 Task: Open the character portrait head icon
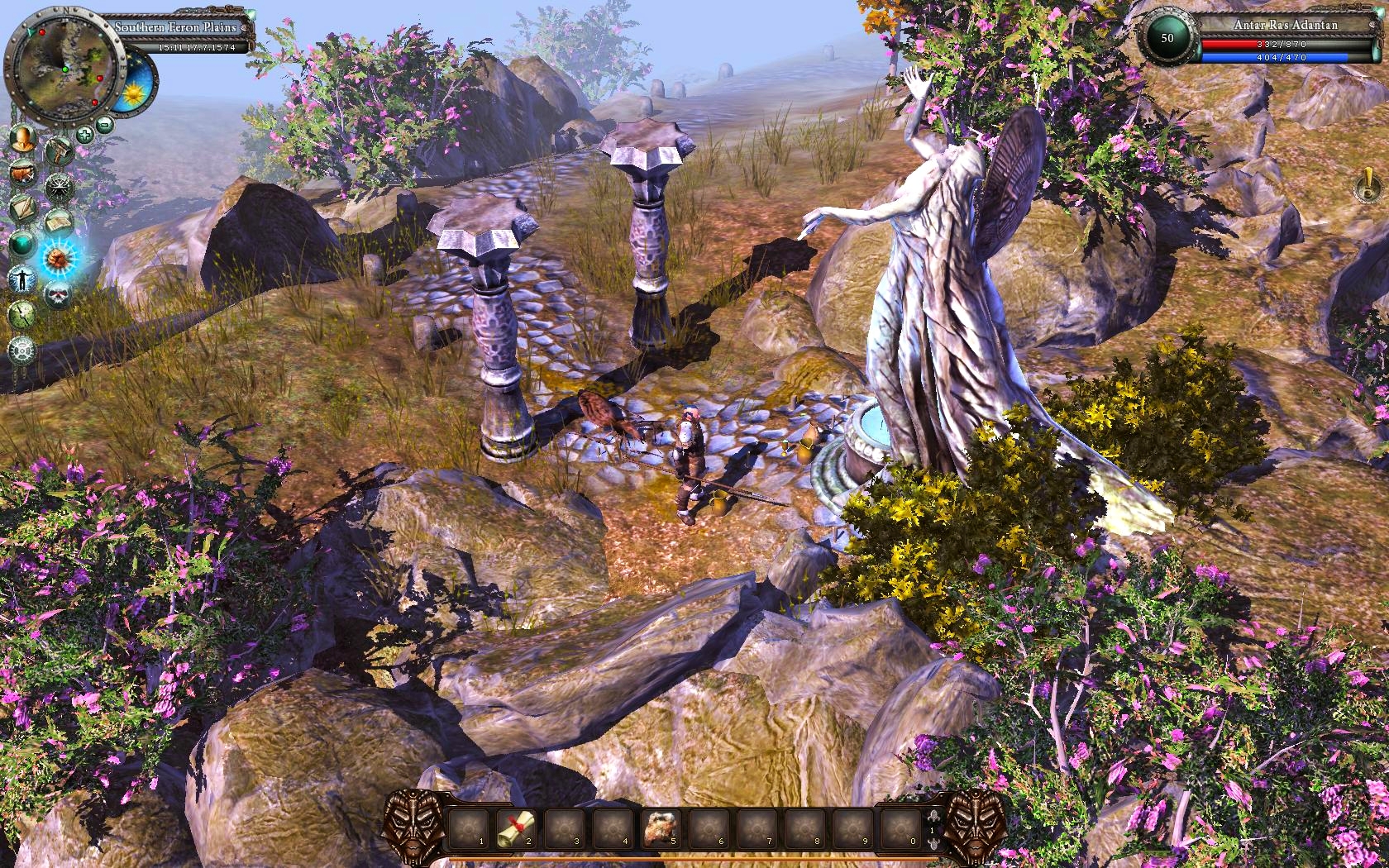point(22,139)
